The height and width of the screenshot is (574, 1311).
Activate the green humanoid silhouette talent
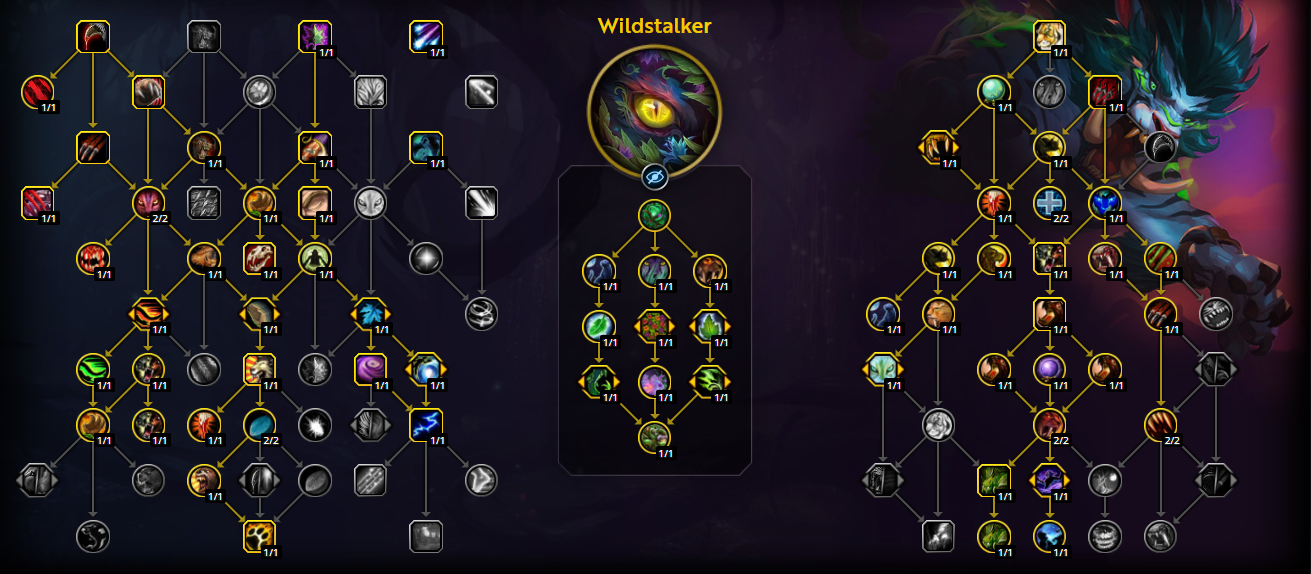(x=315, y=259)
